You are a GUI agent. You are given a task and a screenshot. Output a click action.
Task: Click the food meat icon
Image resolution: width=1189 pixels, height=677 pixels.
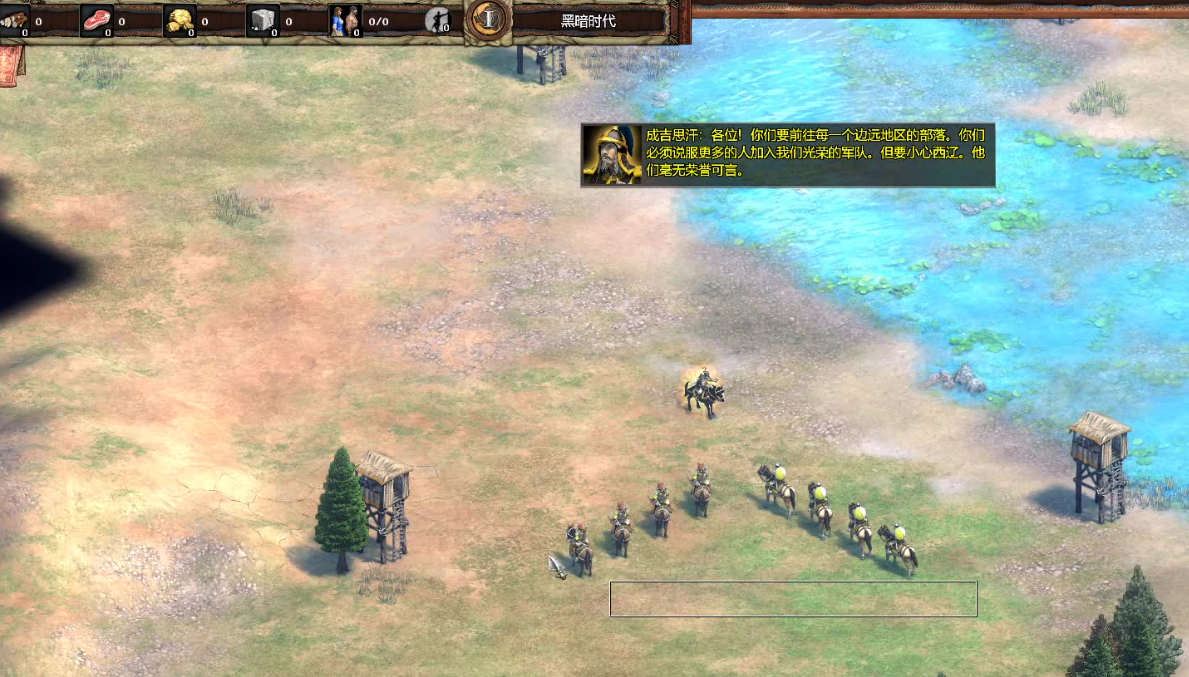(x=97, y=20)
